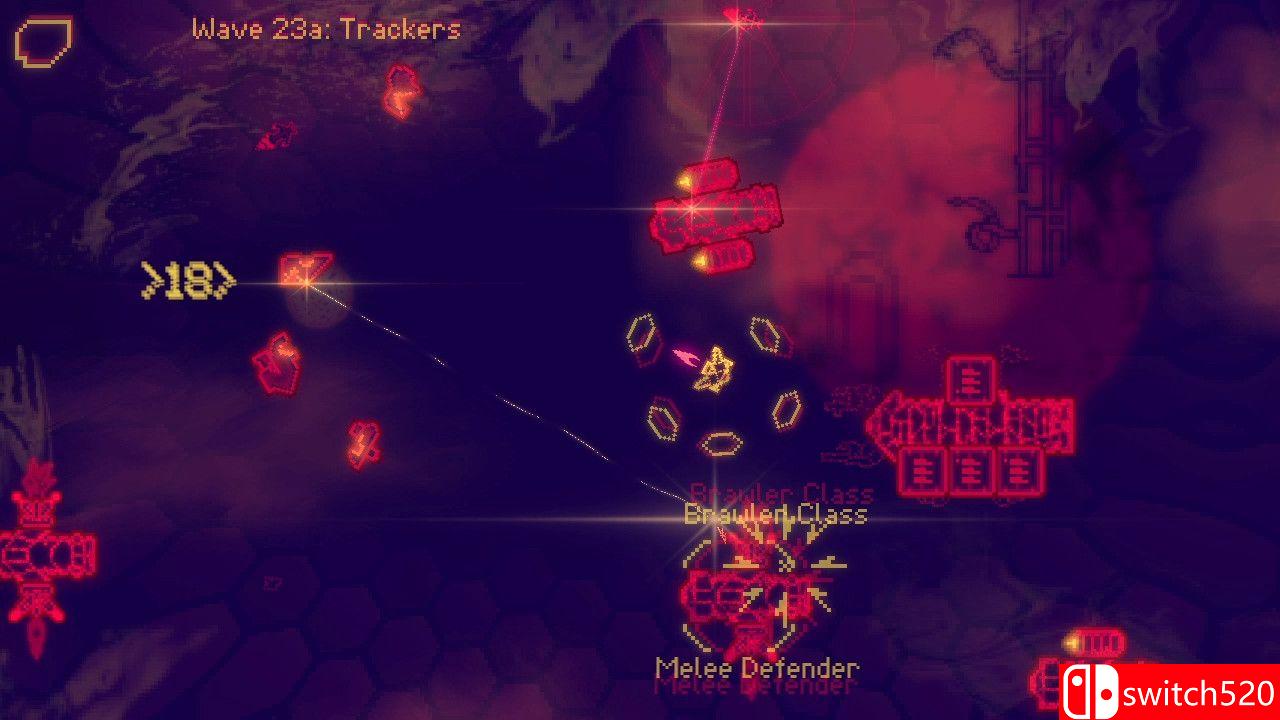Viewport: 1280px width, 720px height.
Task: Click the hexagonal gem below the player ship
Action: [x=720, y=442]
